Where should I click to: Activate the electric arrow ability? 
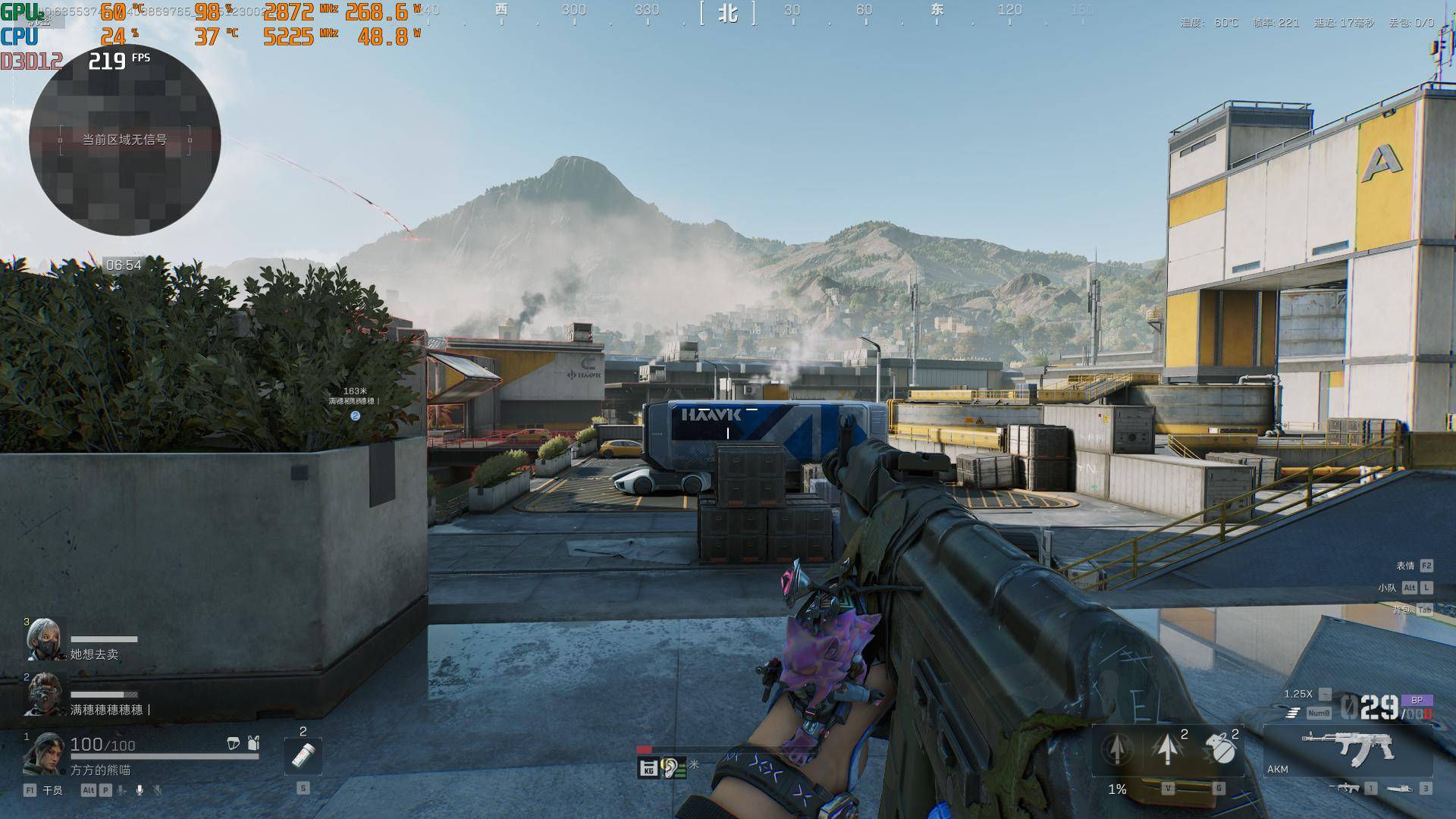[x=1168, y=749]
